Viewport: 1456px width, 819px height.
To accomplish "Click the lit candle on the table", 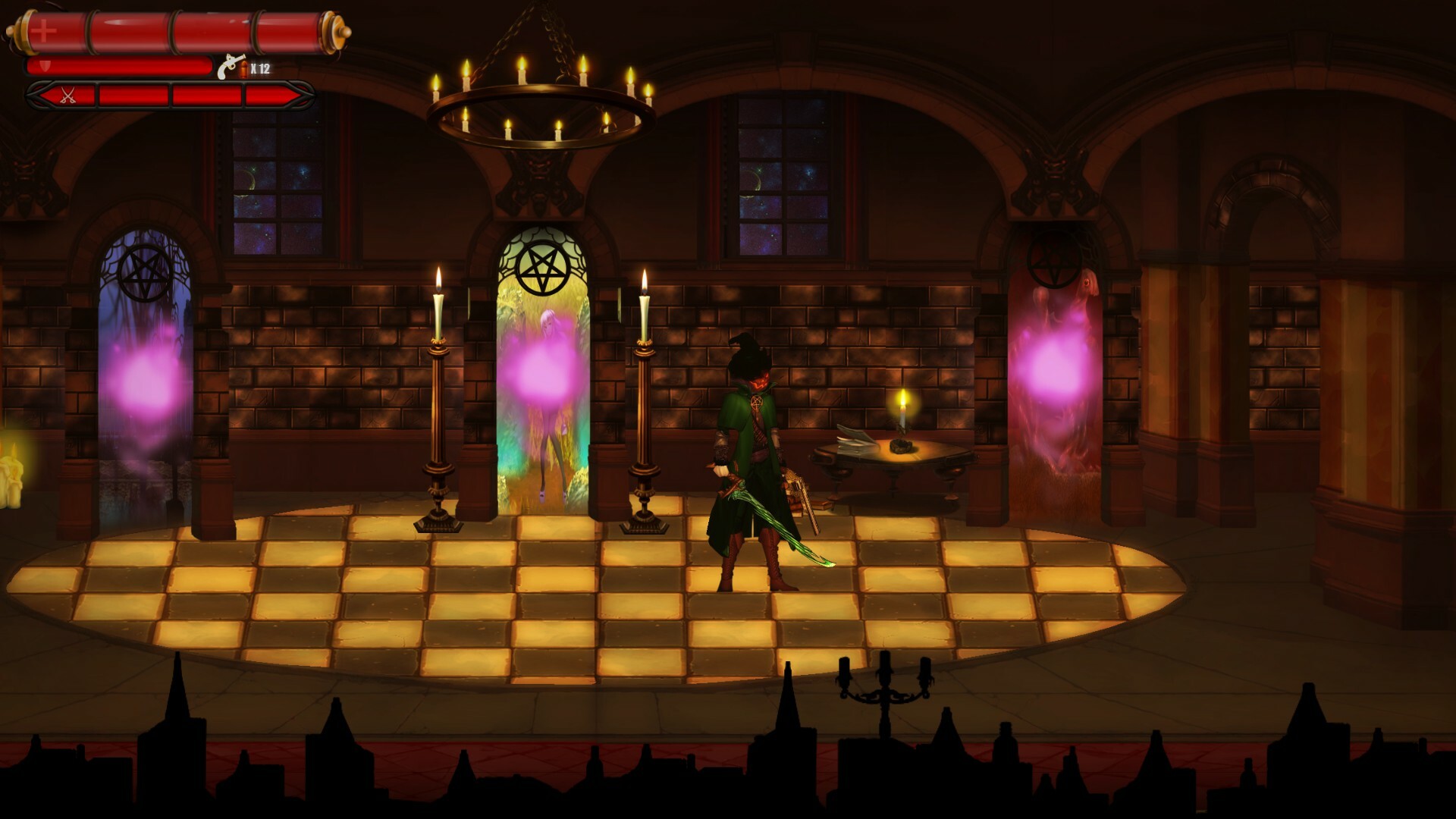I will pyautogui.click(x=903, y=409).
